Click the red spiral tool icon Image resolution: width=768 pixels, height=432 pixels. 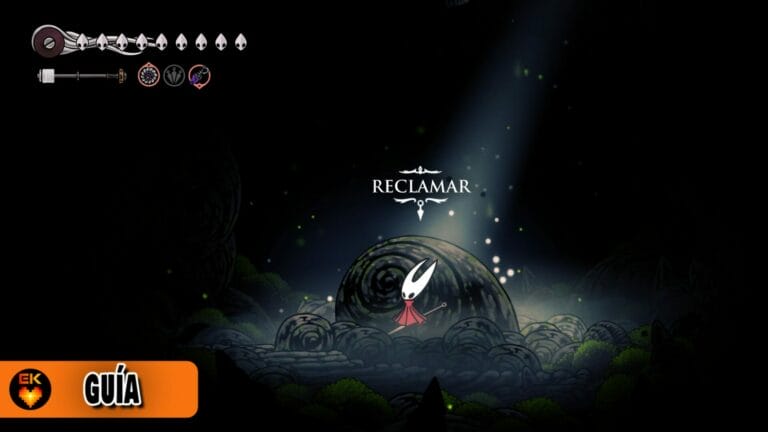149,75
